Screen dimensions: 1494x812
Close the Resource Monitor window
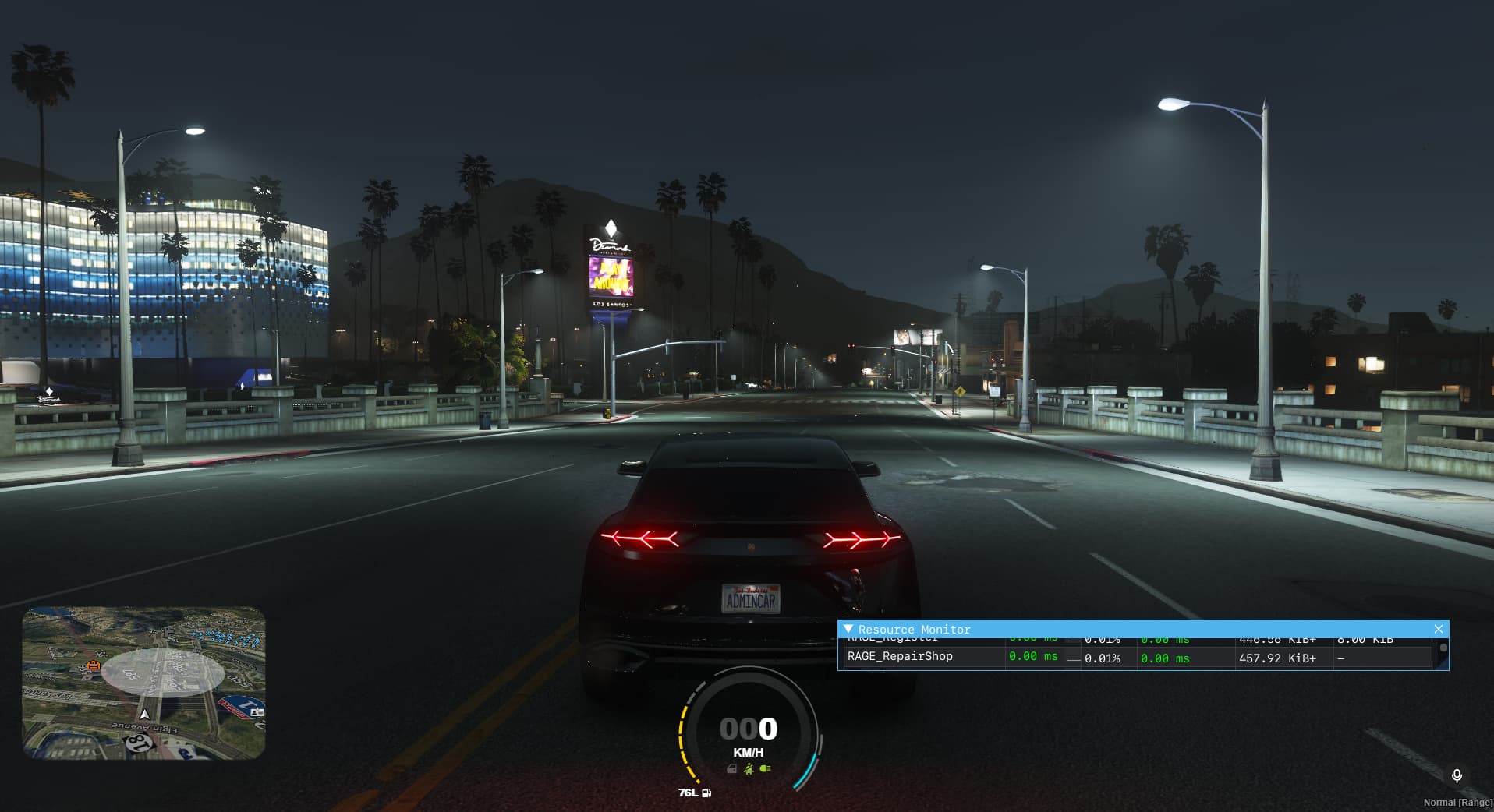click(1438, 629)
